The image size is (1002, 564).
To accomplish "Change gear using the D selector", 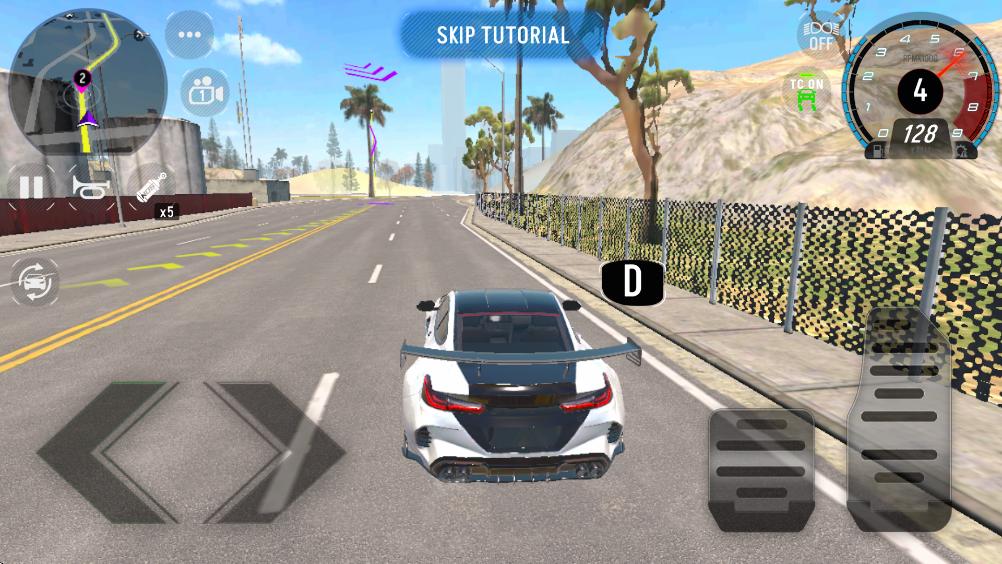I will [632, 282].
